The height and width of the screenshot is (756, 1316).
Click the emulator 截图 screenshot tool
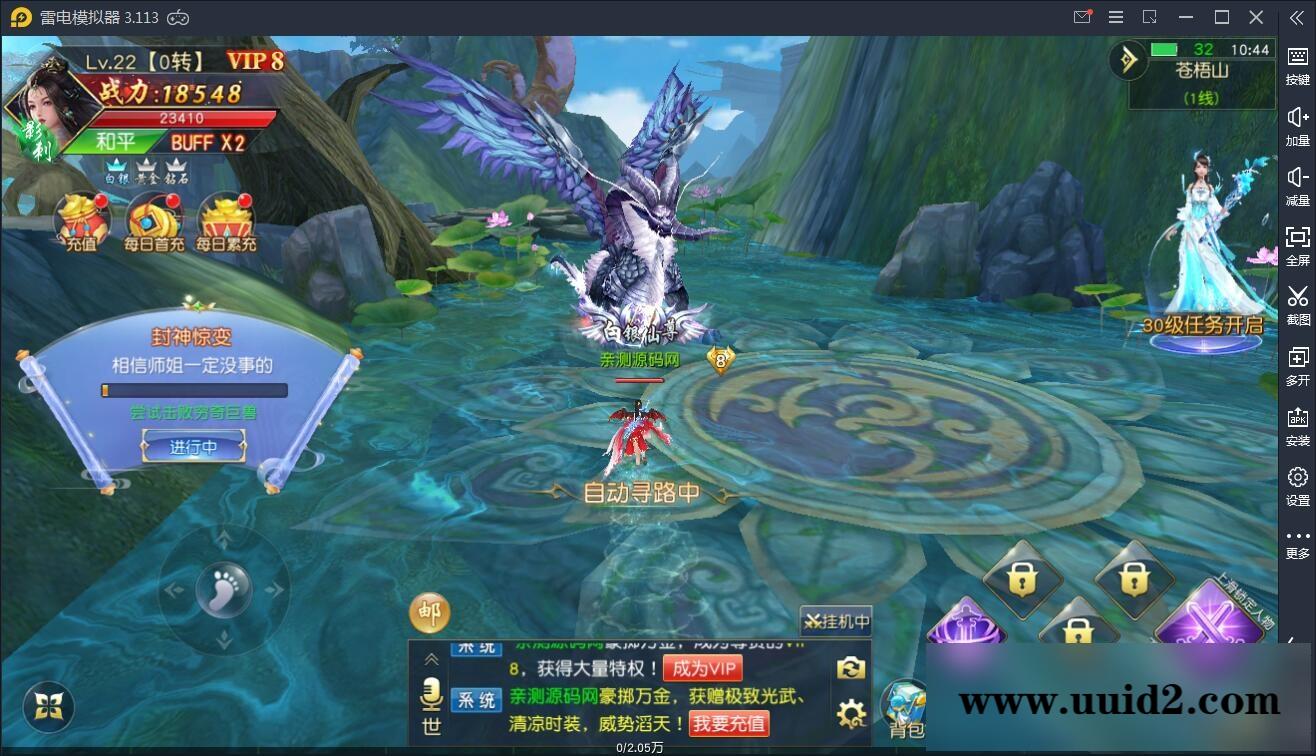point(1297,303)
